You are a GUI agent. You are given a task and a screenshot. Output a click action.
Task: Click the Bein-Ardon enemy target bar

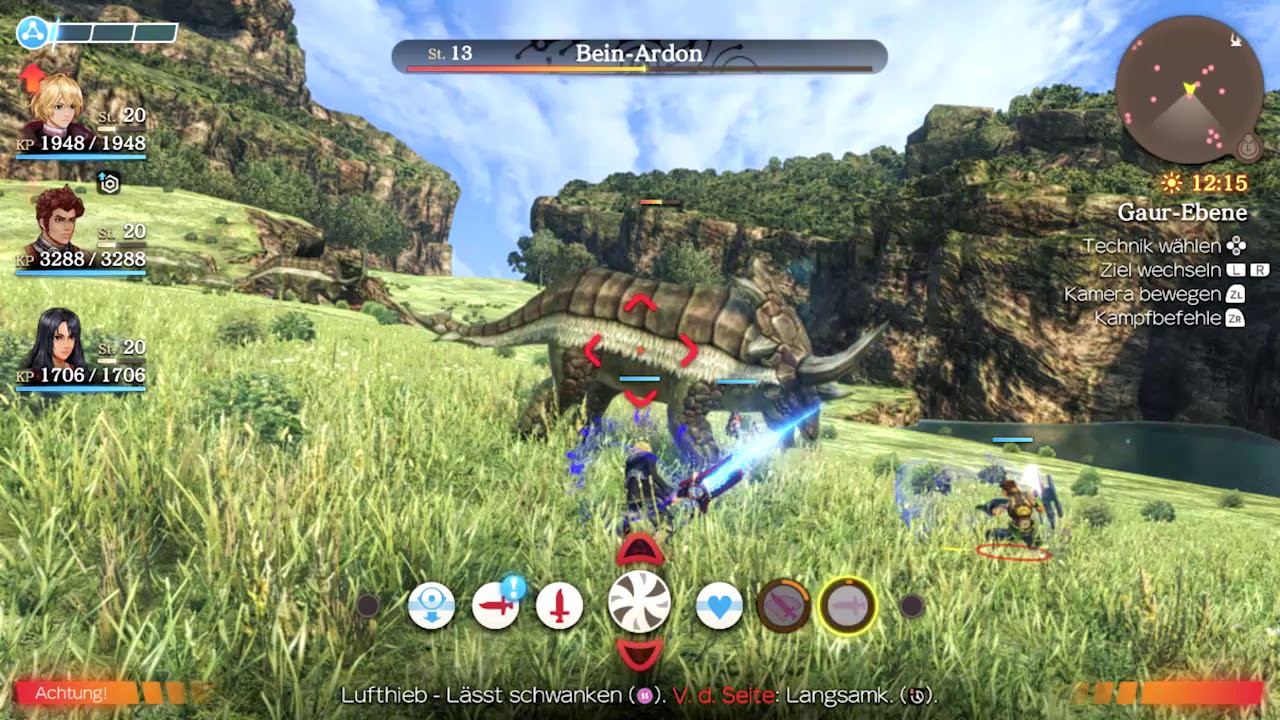639,56
